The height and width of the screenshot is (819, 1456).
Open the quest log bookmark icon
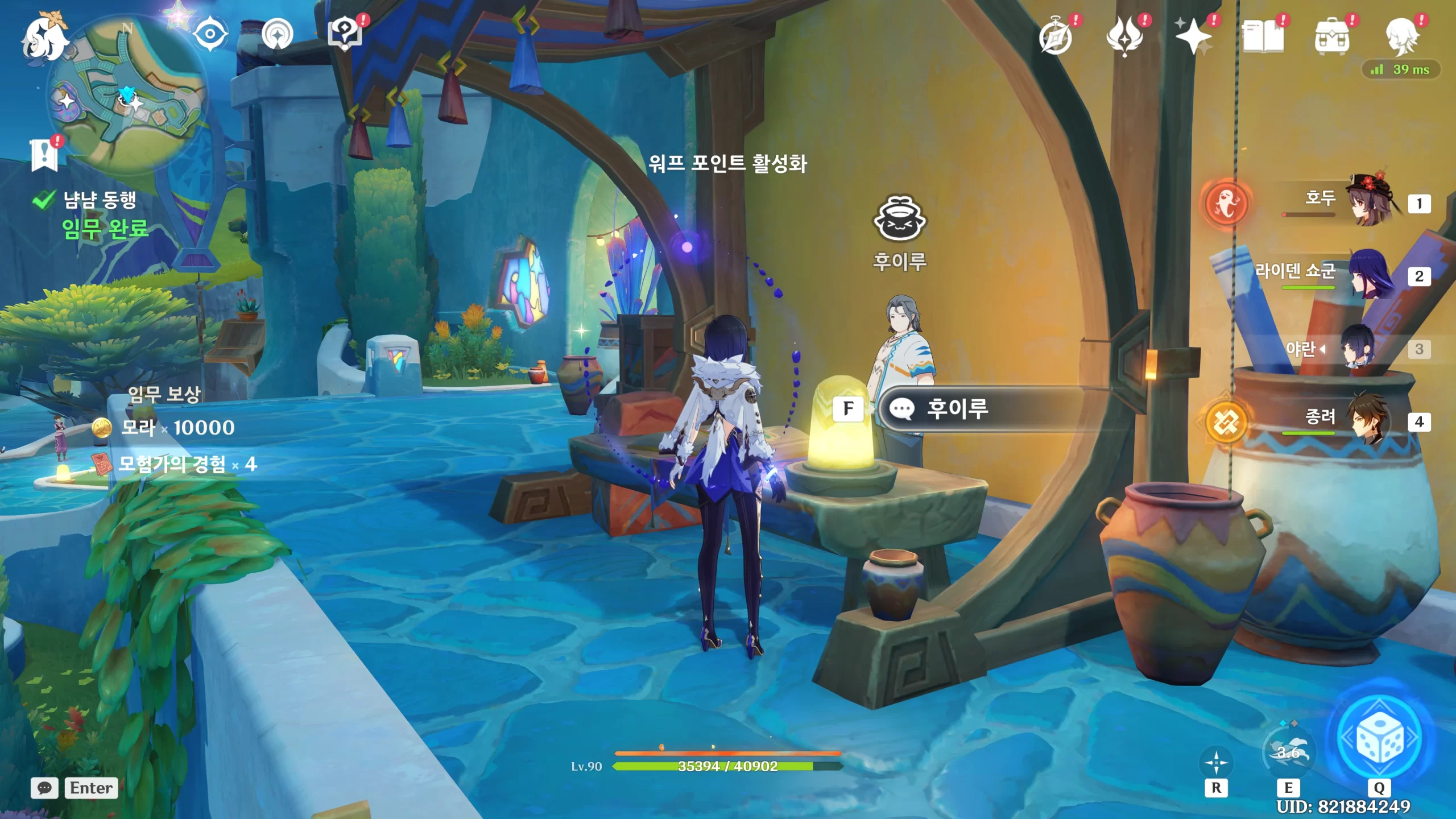44,154
